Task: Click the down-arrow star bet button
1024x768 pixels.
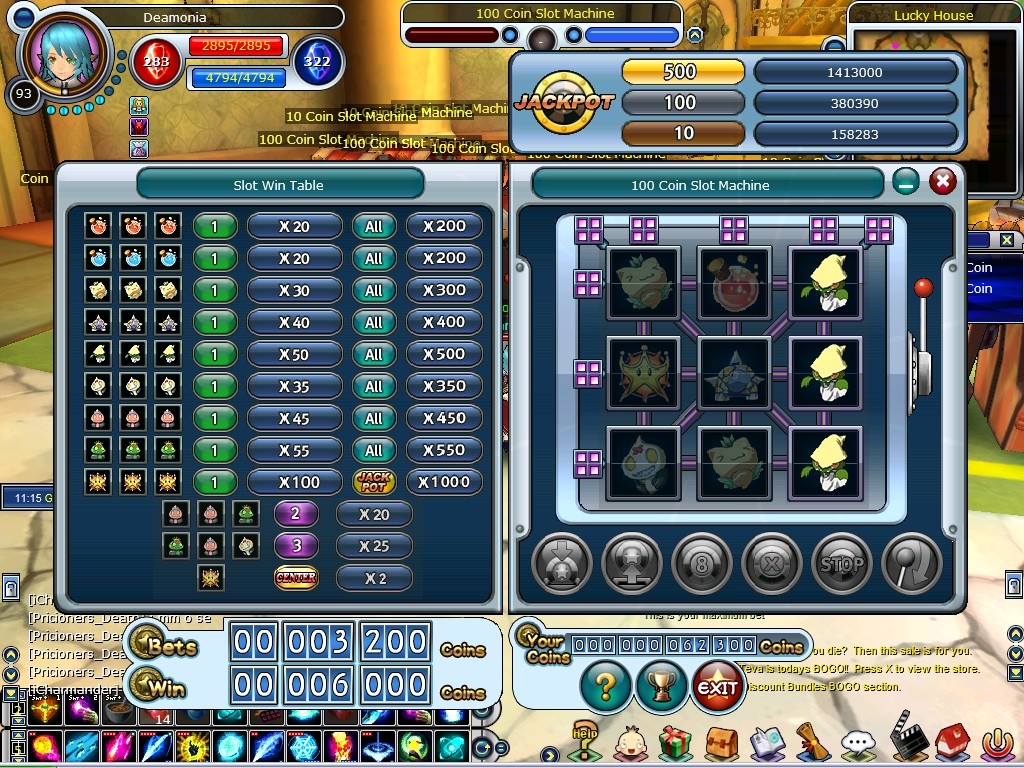Action: coord(562,563)
